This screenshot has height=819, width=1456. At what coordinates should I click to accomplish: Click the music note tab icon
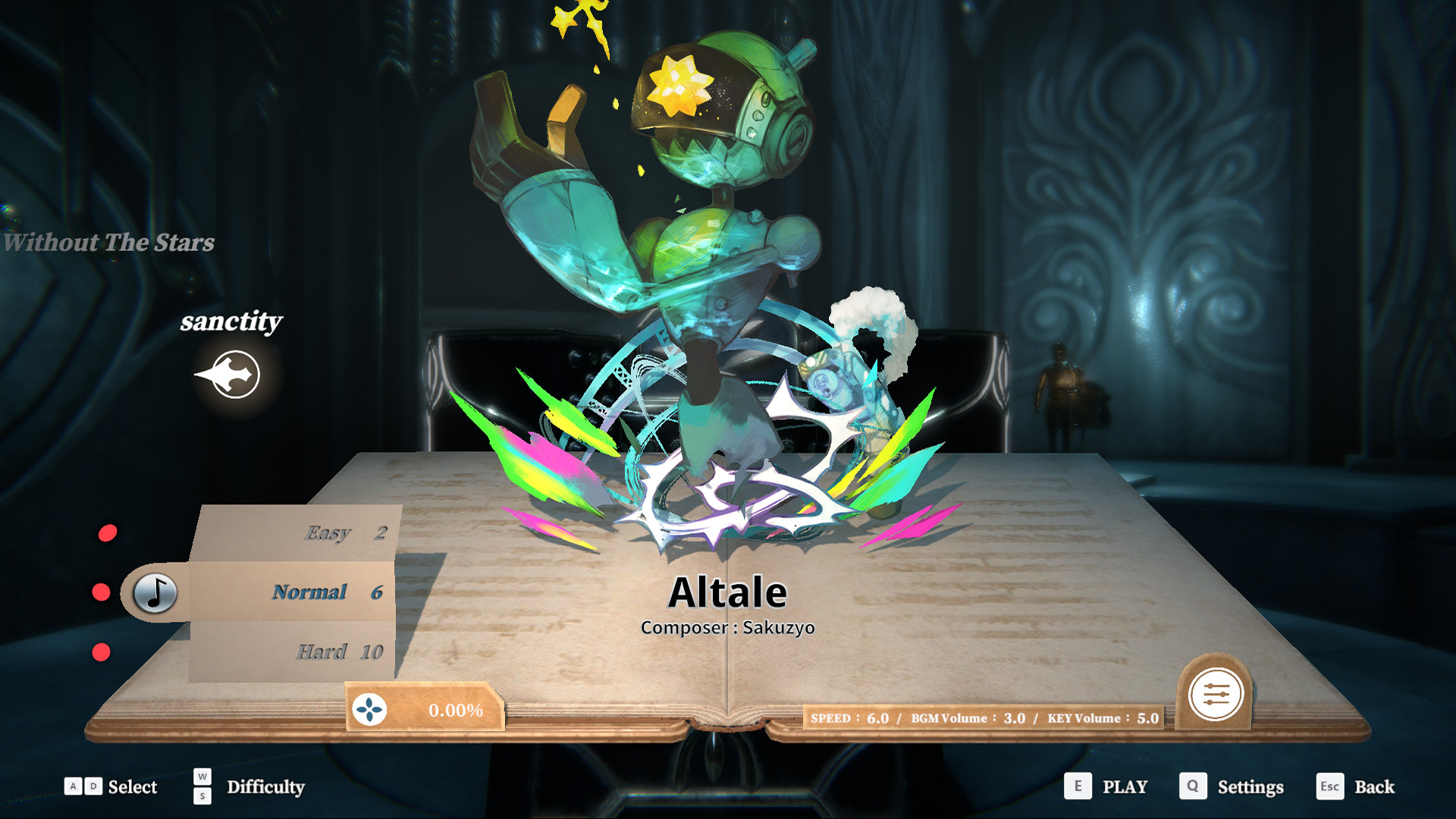pos(154,592)
